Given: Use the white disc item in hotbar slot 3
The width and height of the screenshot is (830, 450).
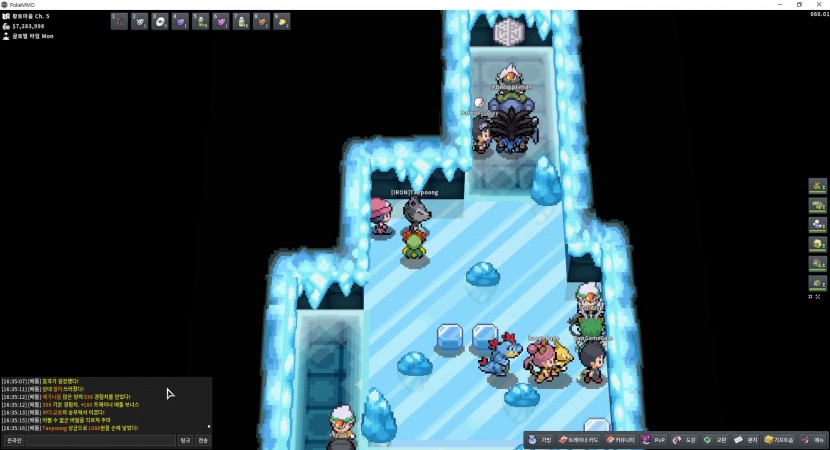Looking at the screenshot, I should [160, 21].
